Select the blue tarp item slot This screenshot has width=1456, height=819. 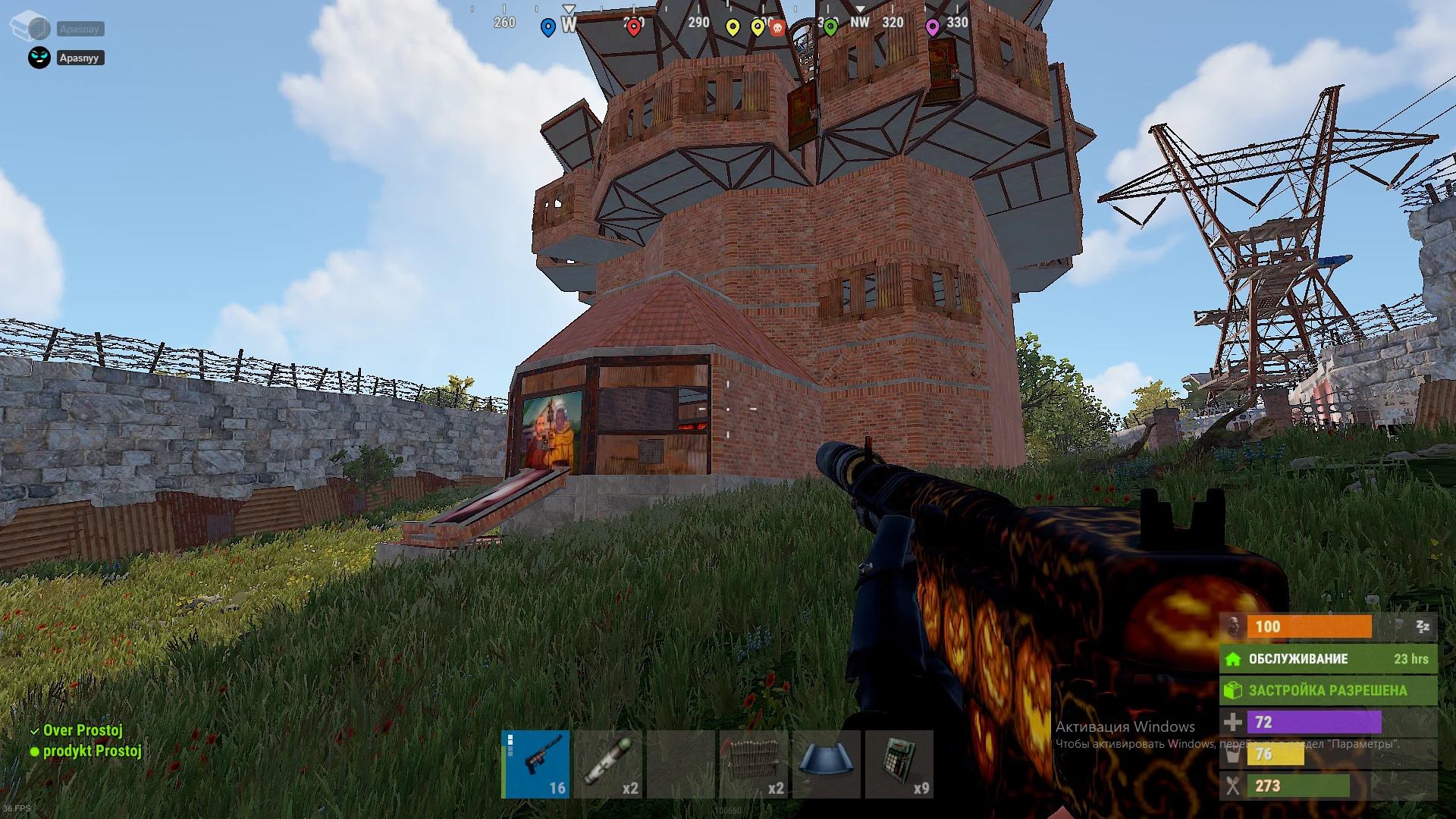click(x=827, y=764)
